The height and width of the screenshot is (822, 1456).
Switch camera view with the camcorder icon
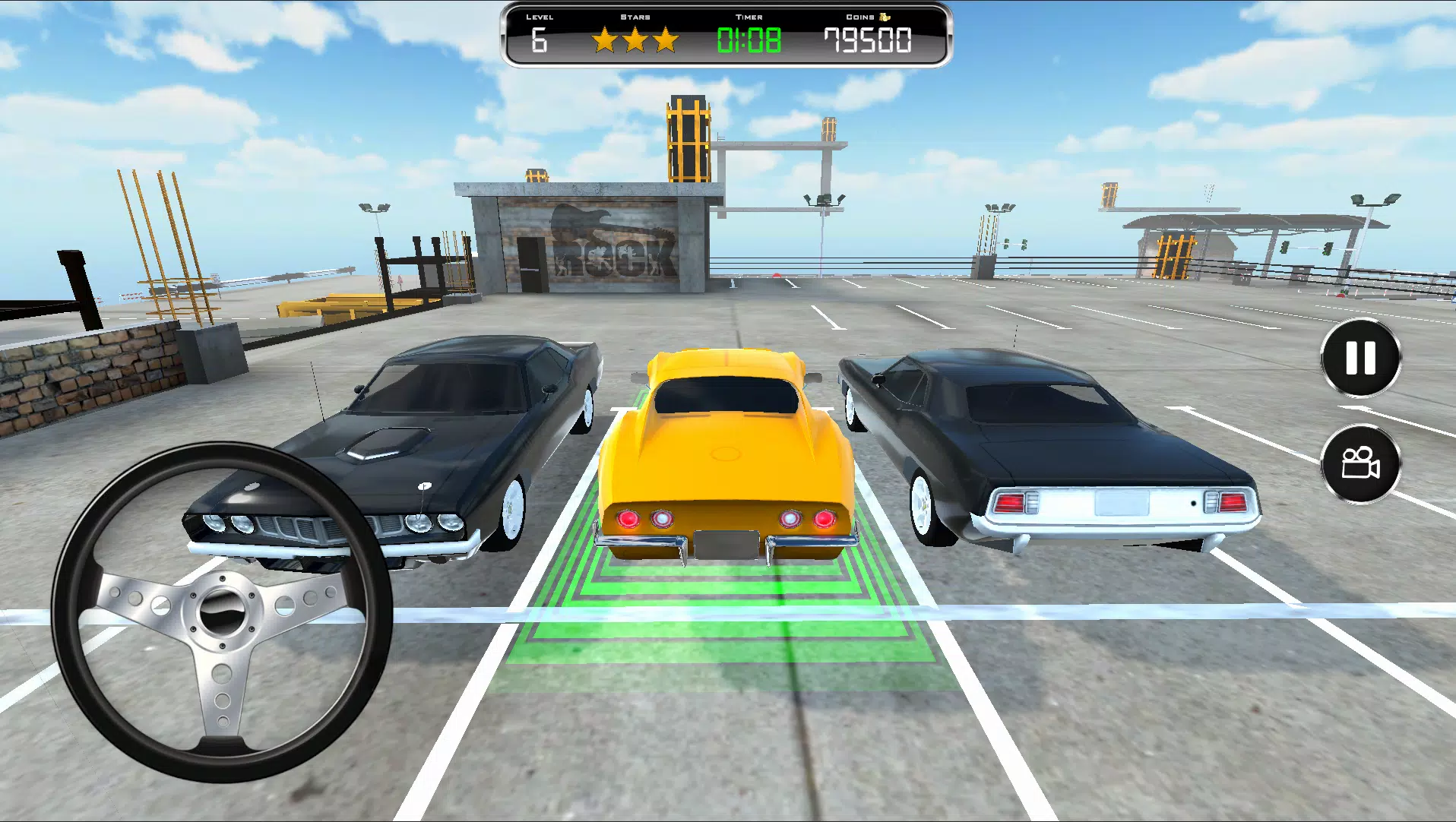tap(1361, 464)
